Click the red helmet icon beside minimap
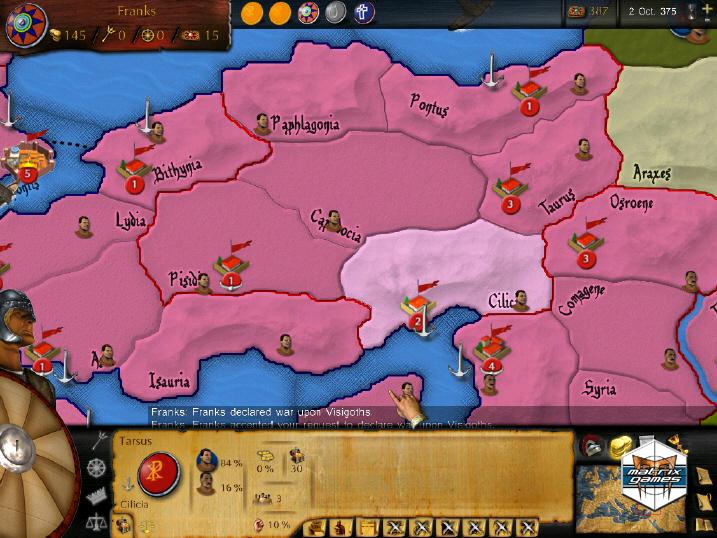The image size is (717, 538). point(593,445)
